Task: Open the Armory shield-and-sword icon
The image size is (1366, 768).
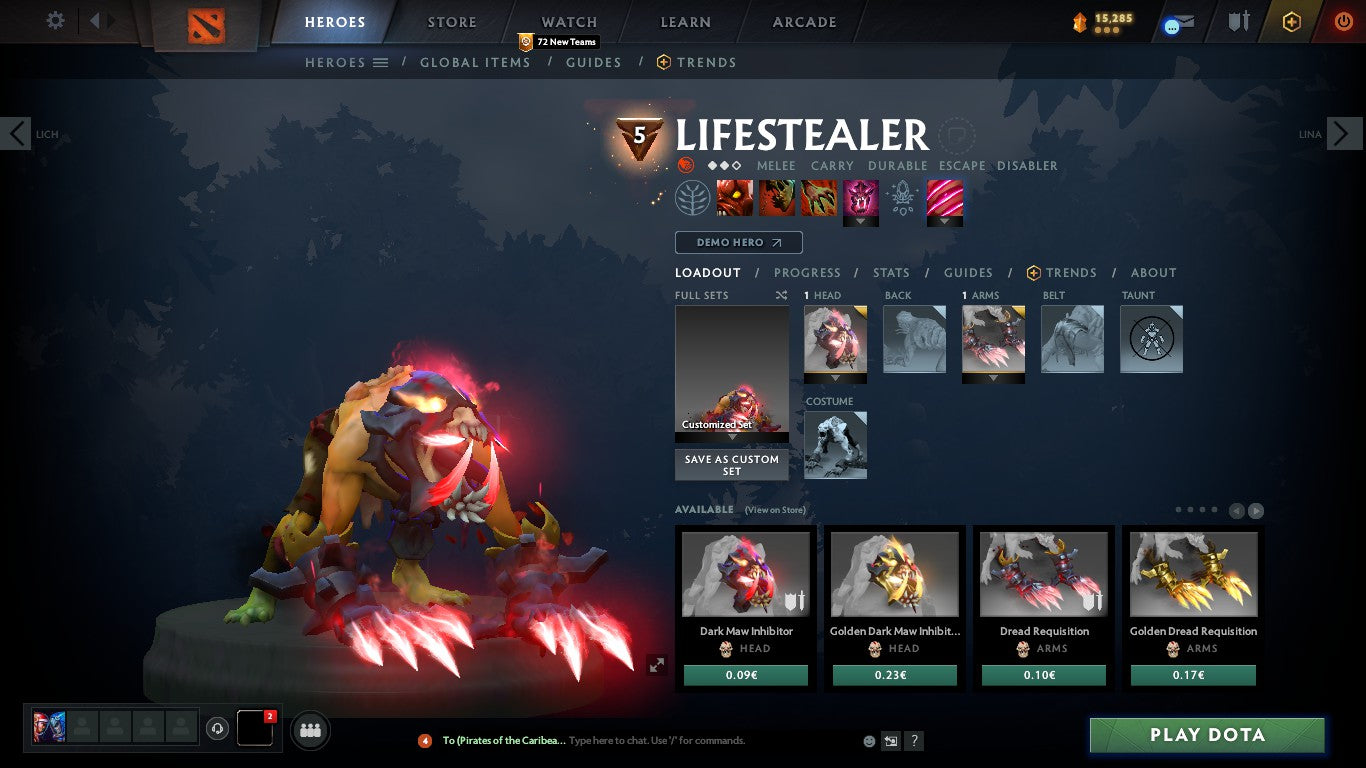Action: 1238,22
